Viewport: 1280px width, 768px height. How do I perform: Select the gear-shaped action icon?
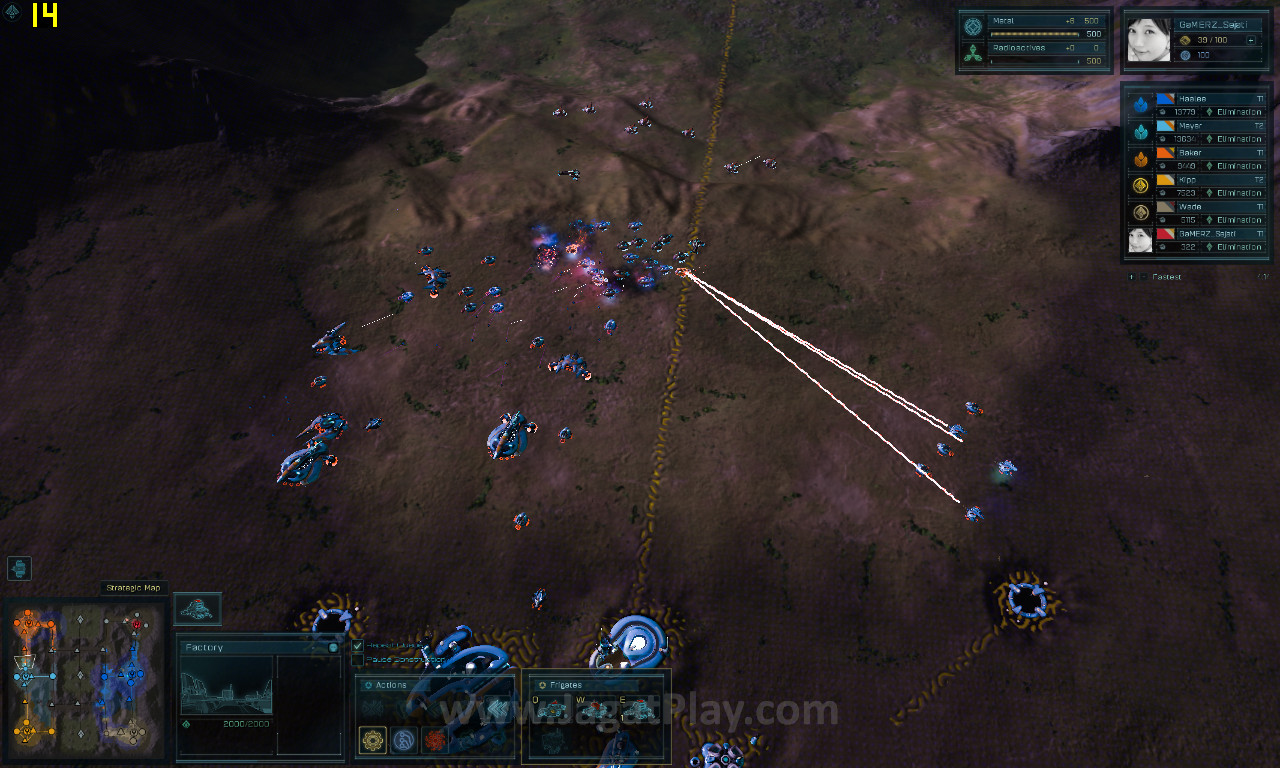click(x=373, y=740)
